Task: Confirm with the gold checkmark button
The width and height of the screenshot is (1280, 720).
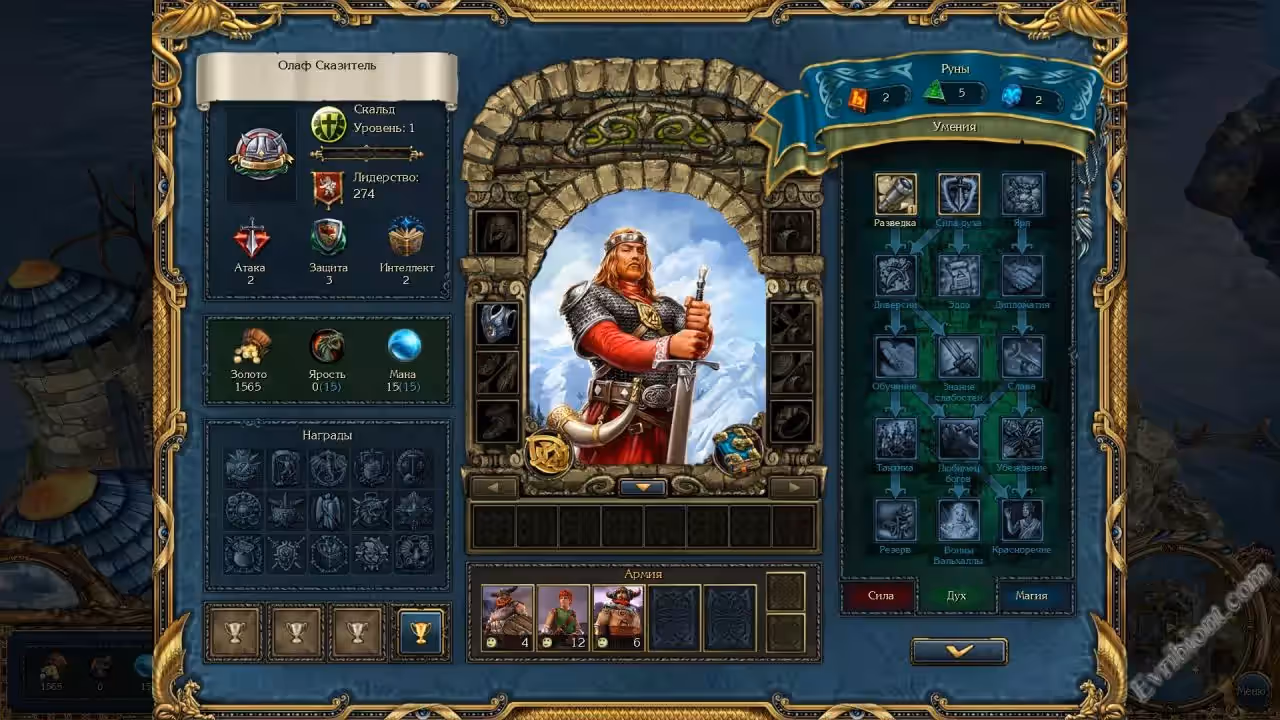Action: click(959, 651)
